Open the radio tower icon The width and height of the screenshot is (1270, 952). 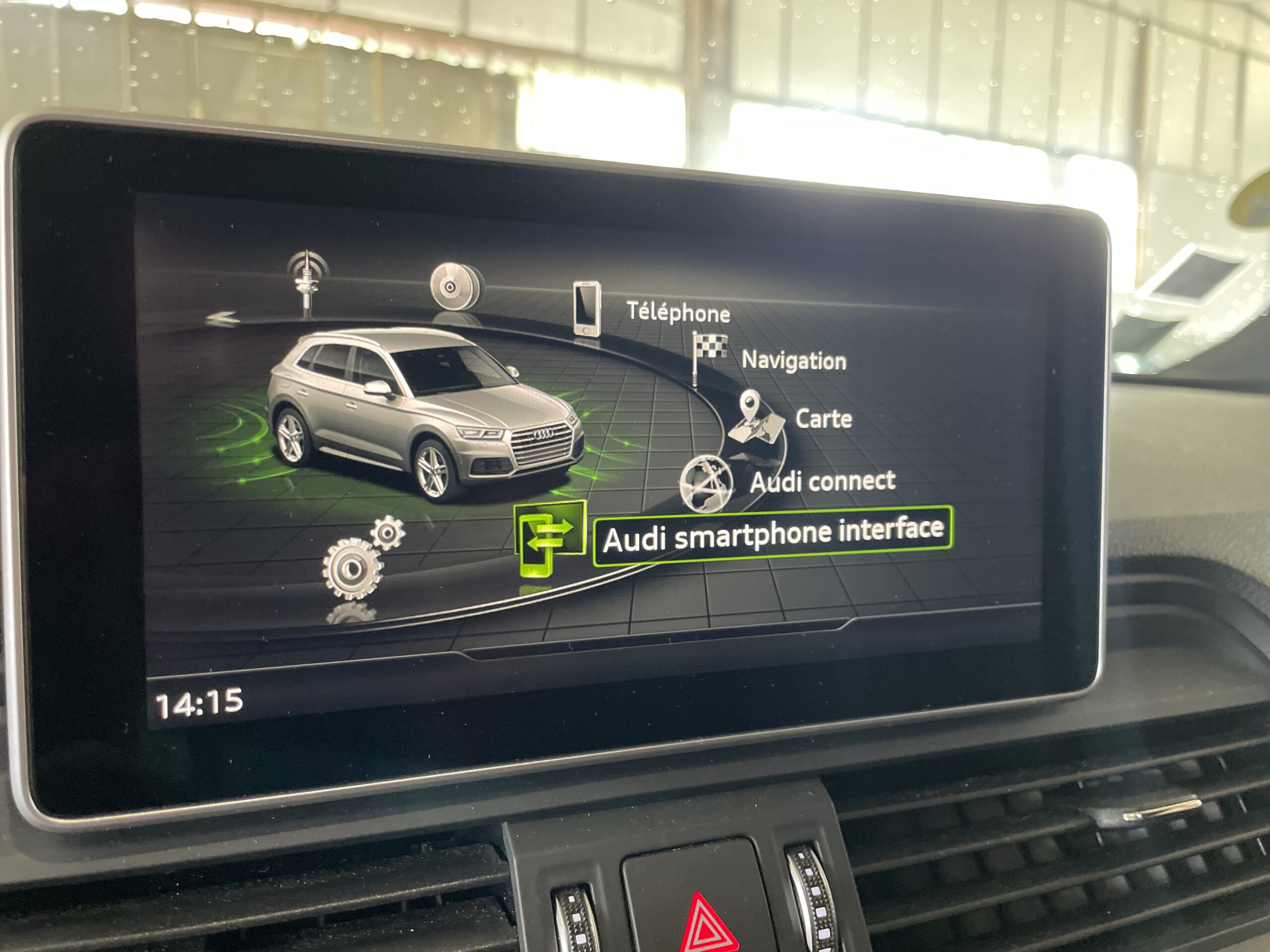308,282
